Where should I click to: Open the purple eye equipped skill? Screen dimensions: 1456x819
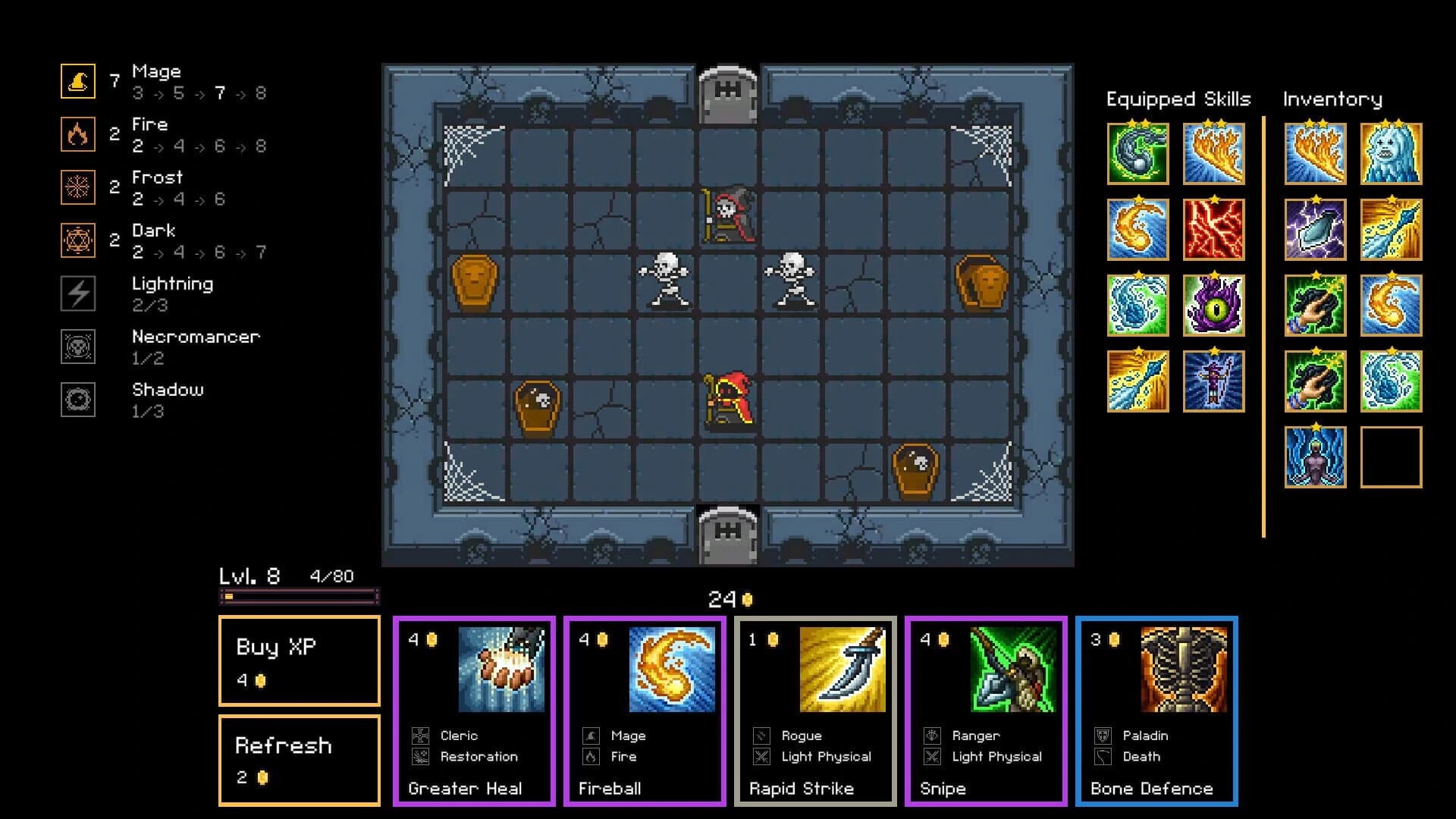point(1215,306)
